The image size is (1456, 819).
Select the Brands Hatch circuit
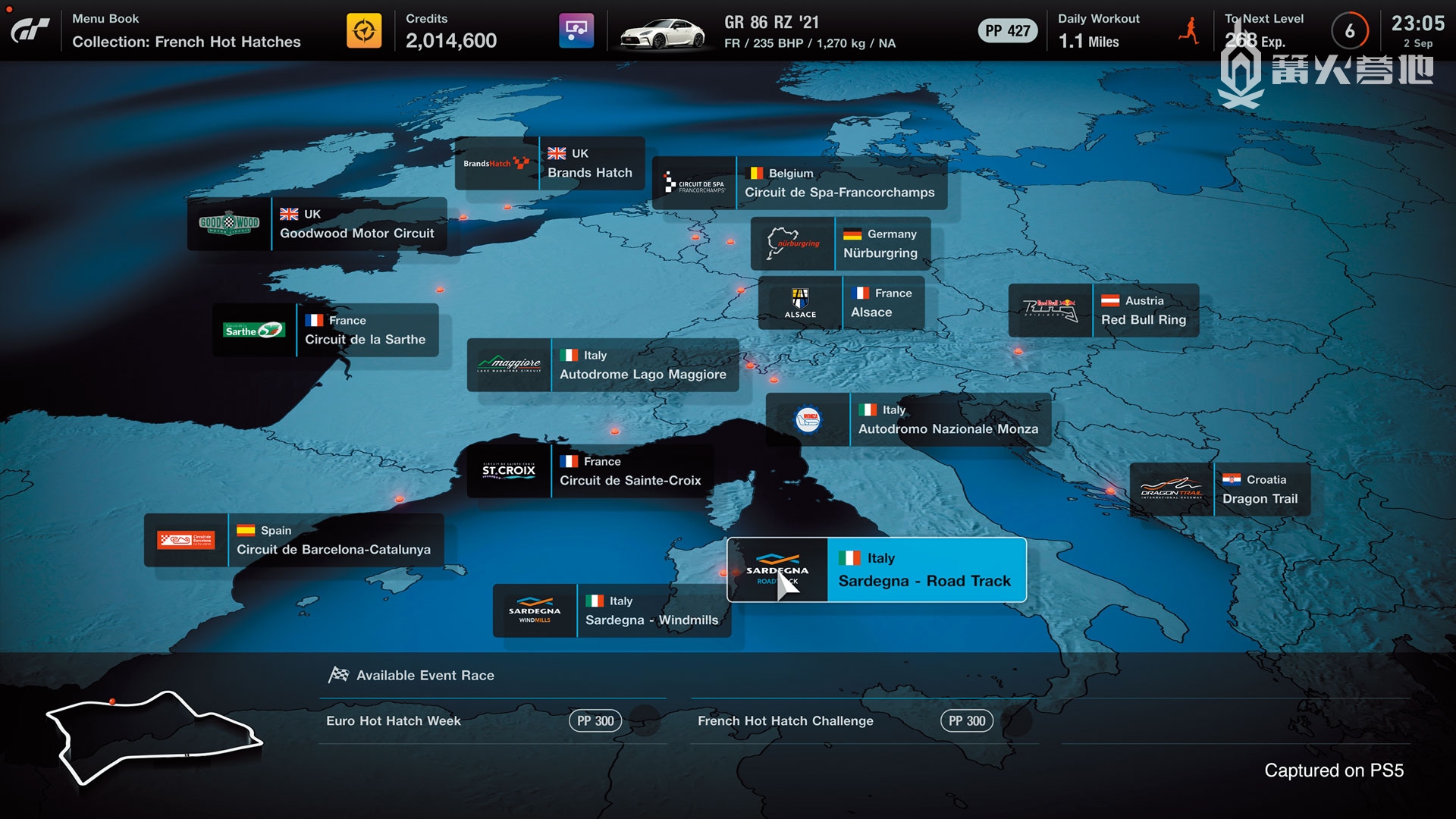pyautogui.click(x=550, y=164)
